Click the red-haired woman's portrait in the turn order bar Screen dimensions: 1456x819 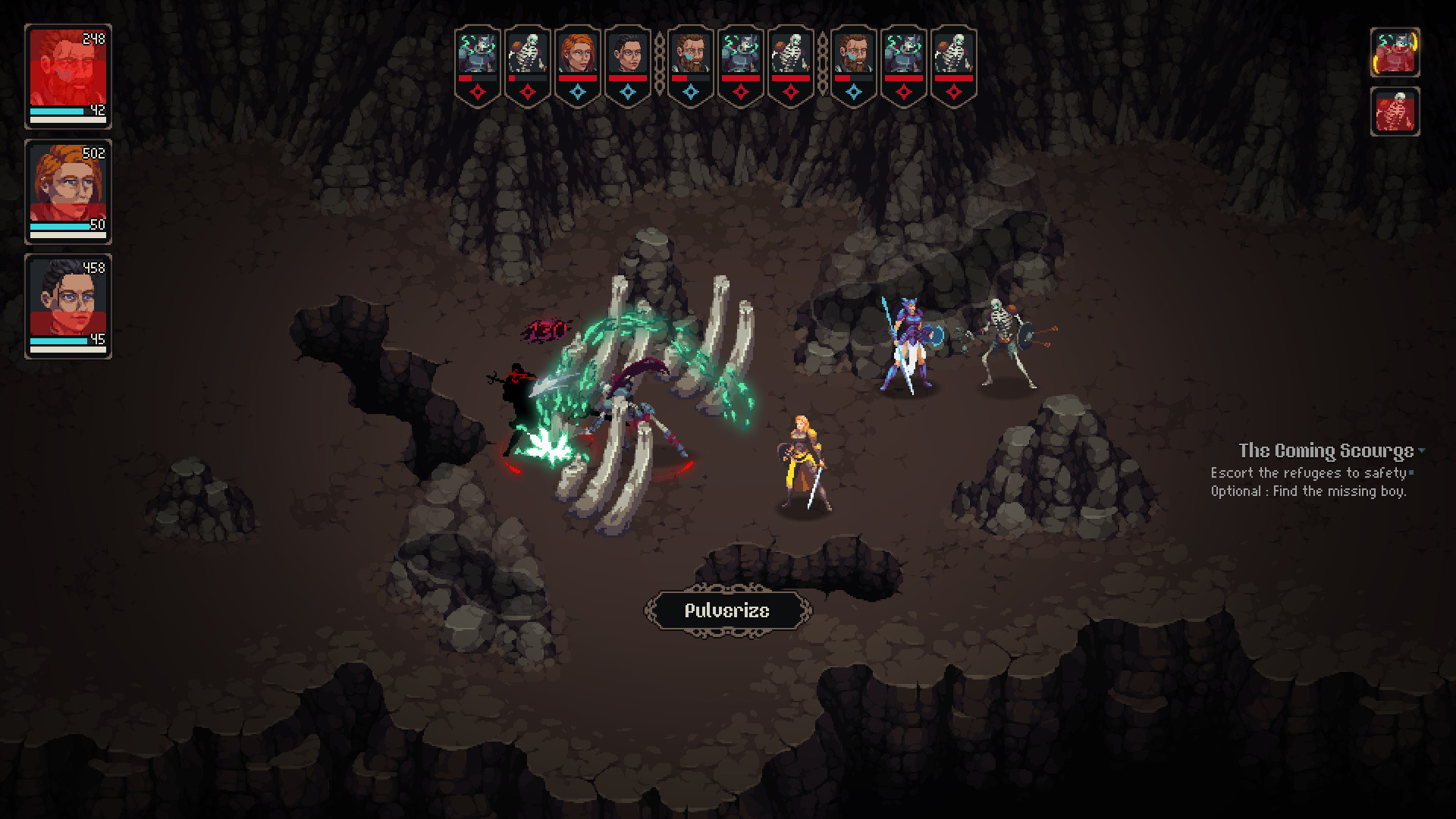point(579,55)
